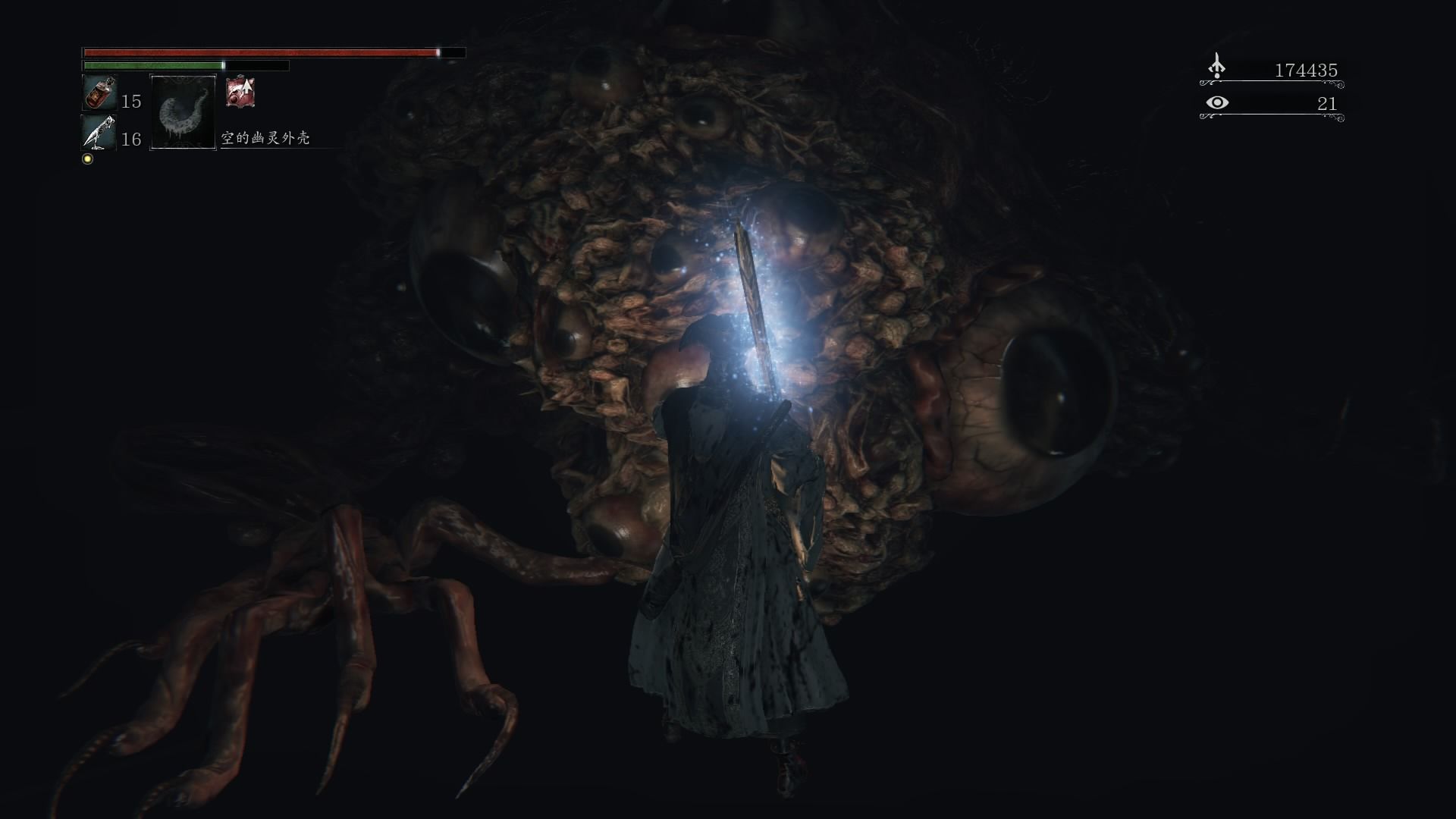
Task: Use the Empty Phantasm Shell quick item
Action: point(183,113)
